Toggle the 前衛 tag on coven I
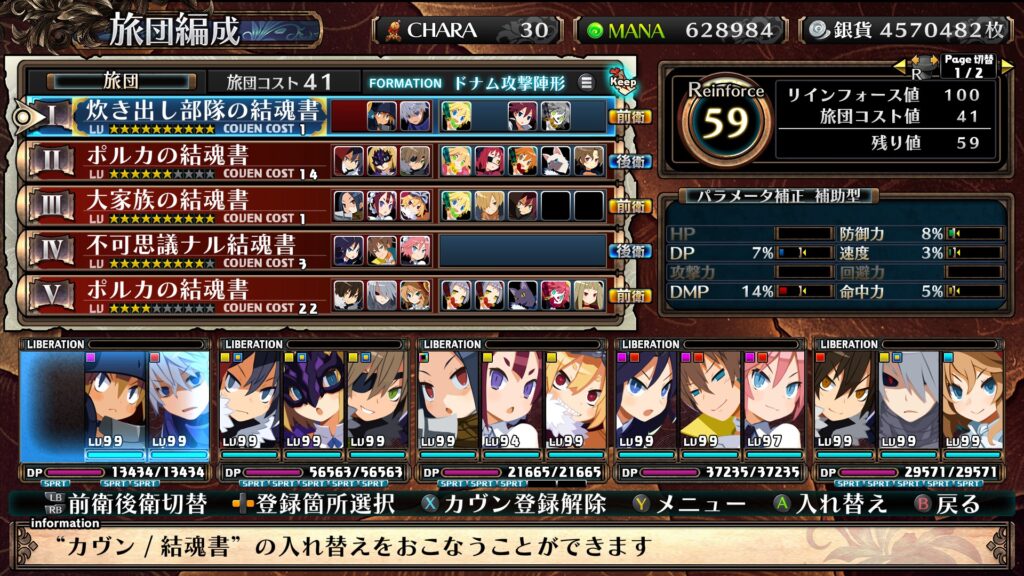 pyautogui.click(x=631, y=116)
